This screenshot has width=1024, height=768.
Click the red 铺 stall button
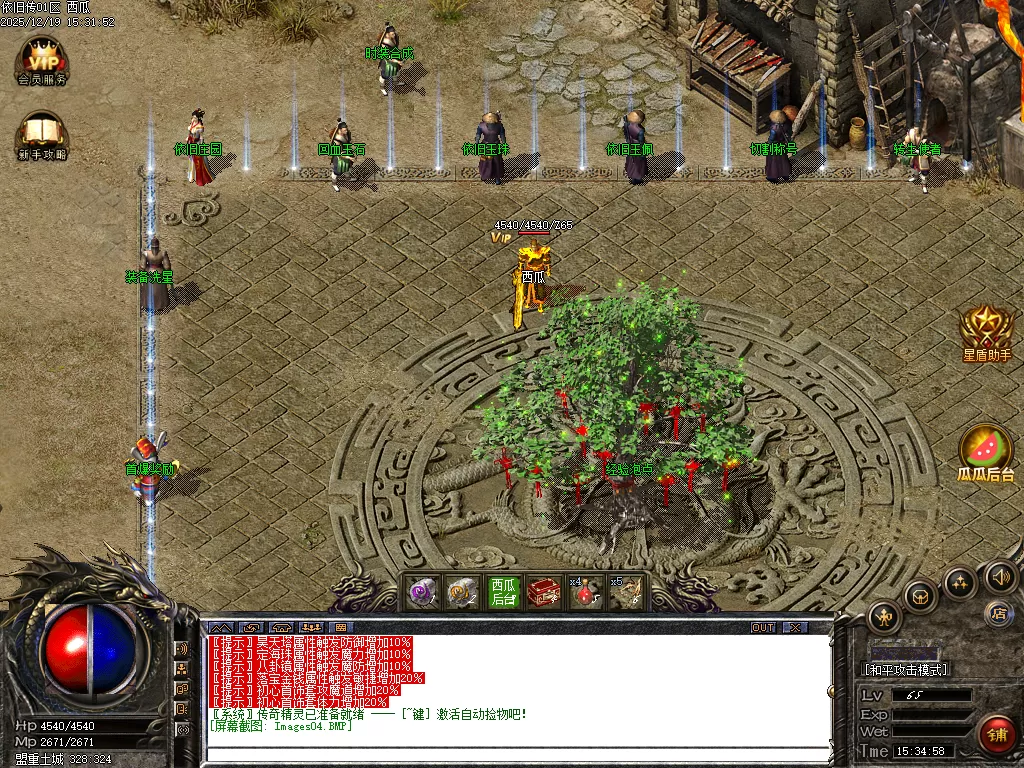997,734
